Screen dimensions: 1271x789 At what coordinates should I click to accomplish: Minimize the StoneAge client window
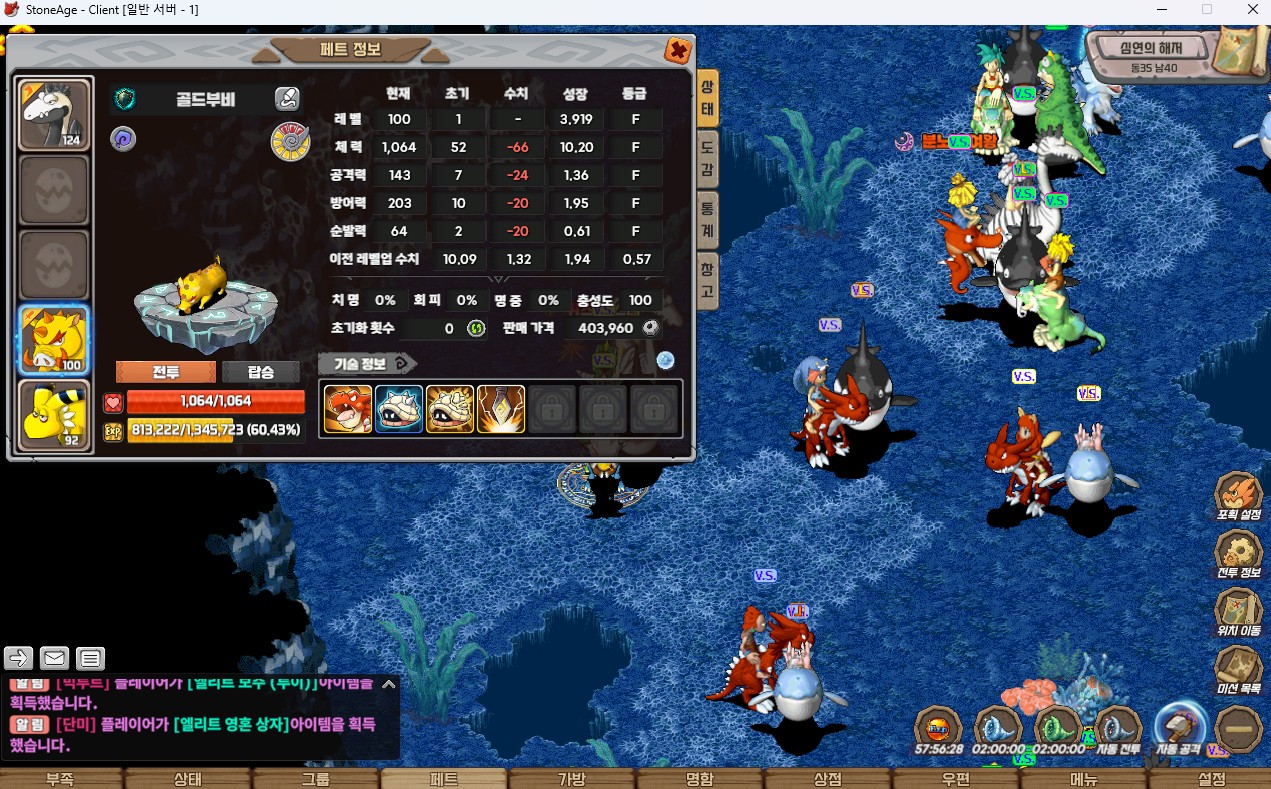[1160, 9]
